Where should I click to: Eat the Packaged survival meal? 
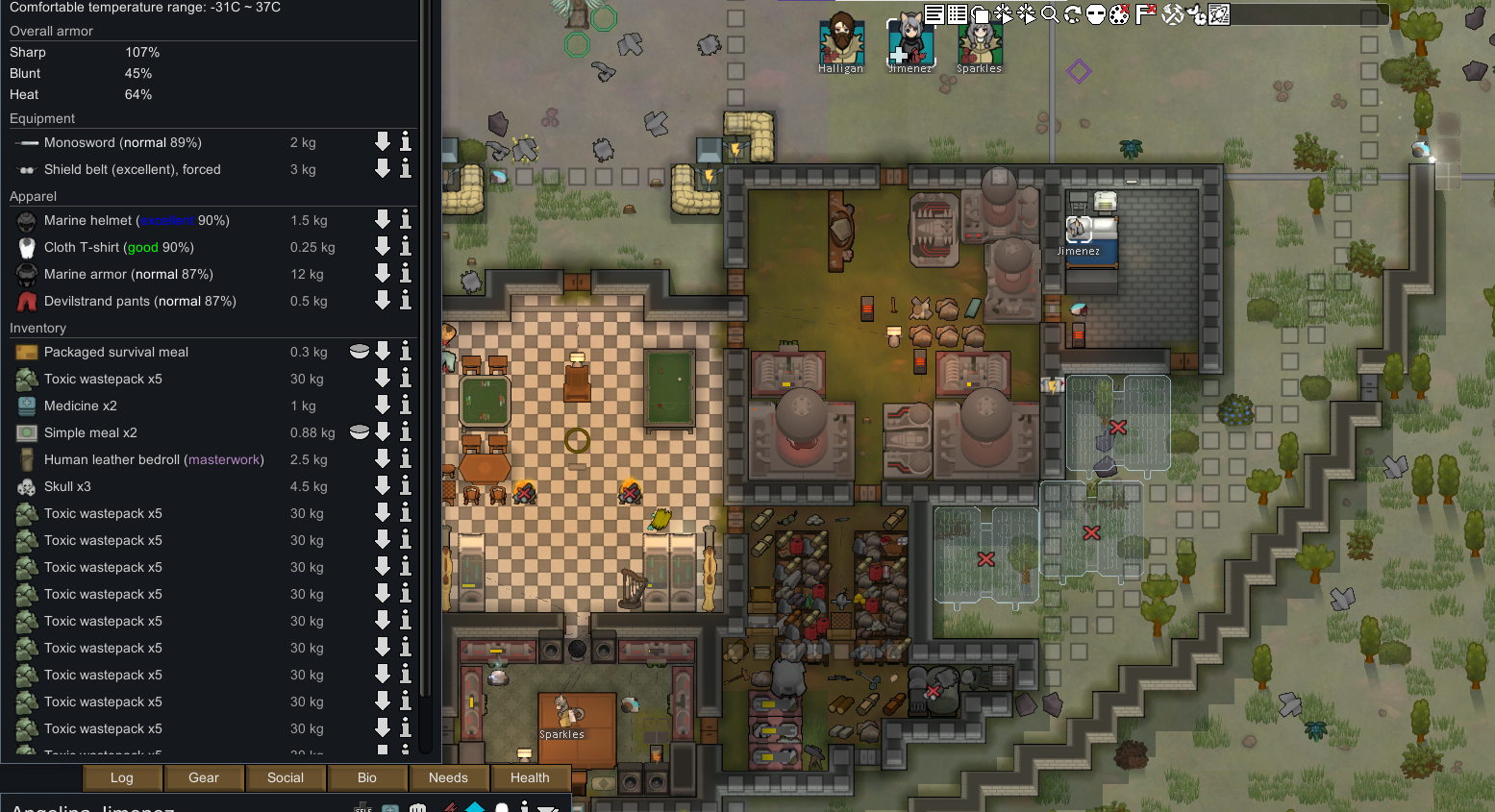(x=360, y=352)
